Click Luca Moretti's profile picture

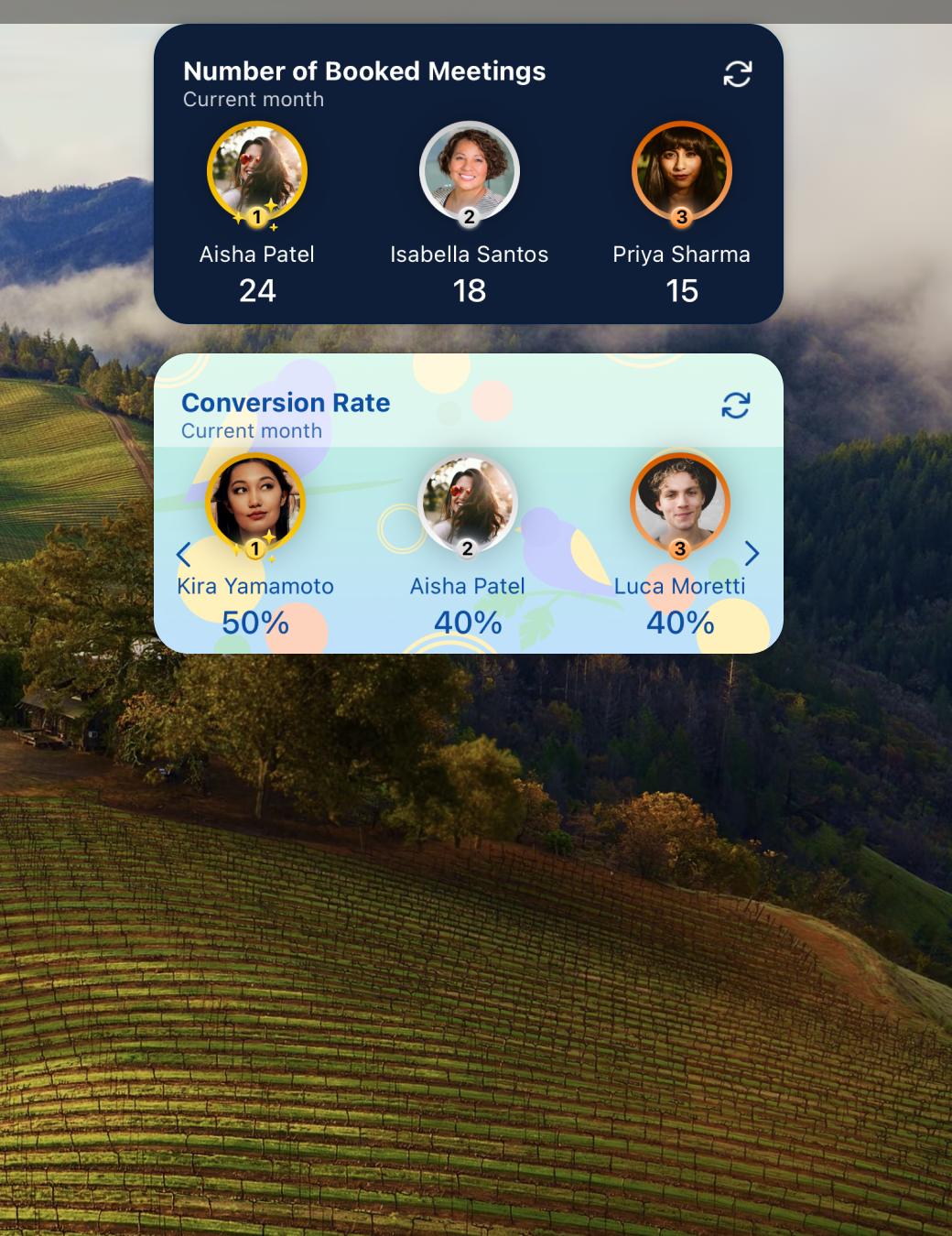point(679,503)
